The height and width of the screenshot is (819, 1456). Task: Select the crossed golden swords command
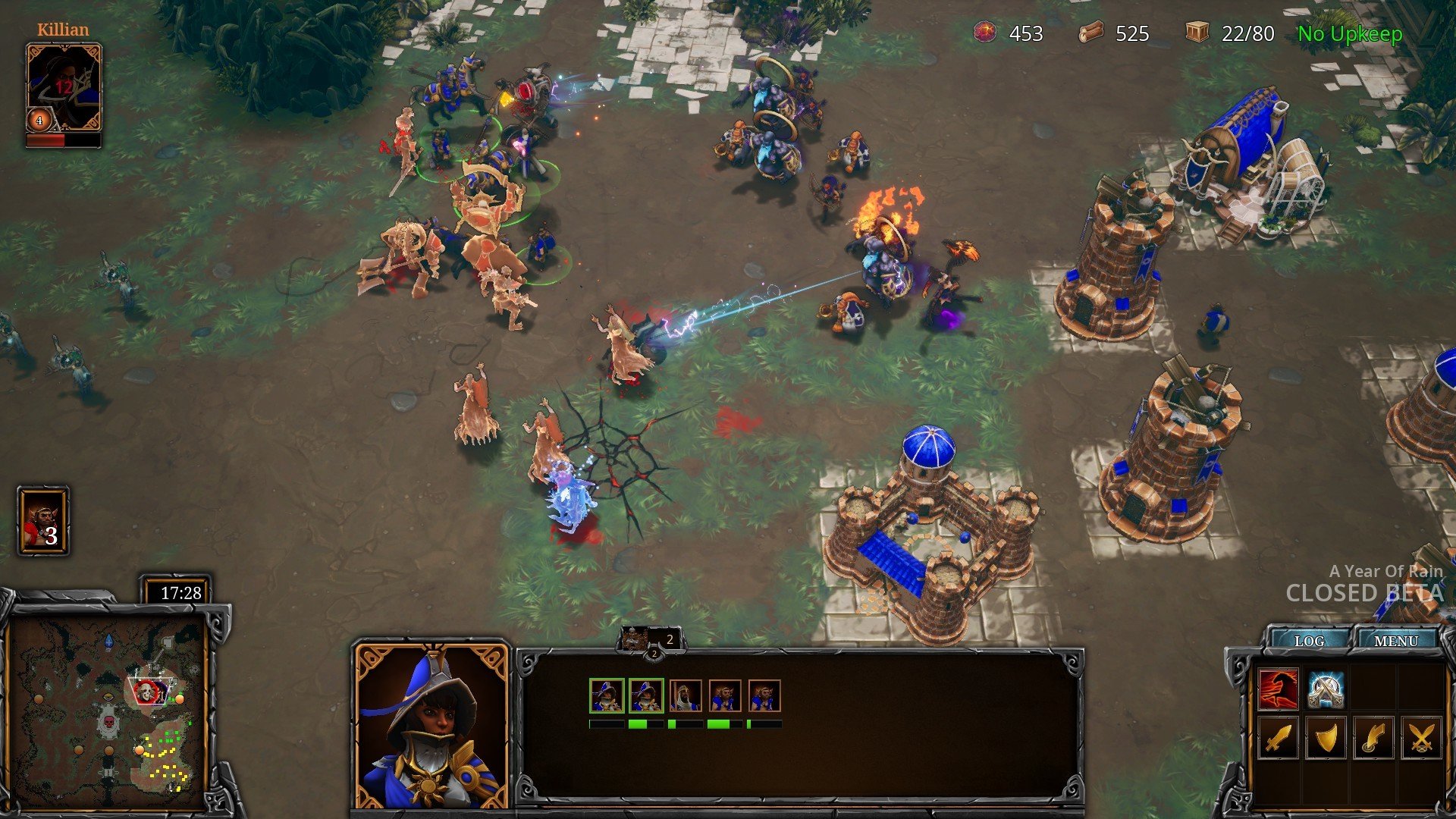point(1421,737)
